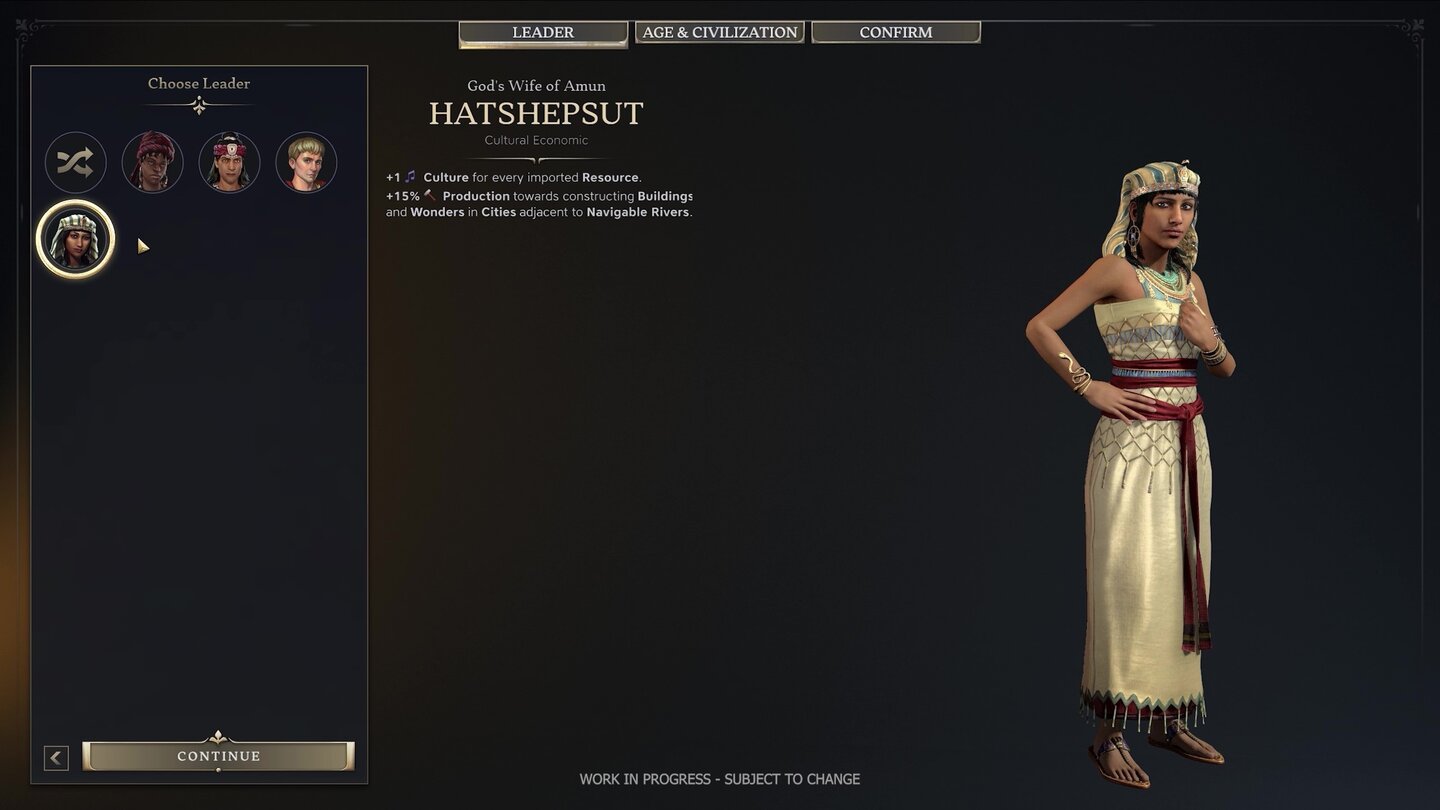Screen dimensions: 1440x810
Task: Select the leader portrait wearing the red turban
Action: coord(152,162)
